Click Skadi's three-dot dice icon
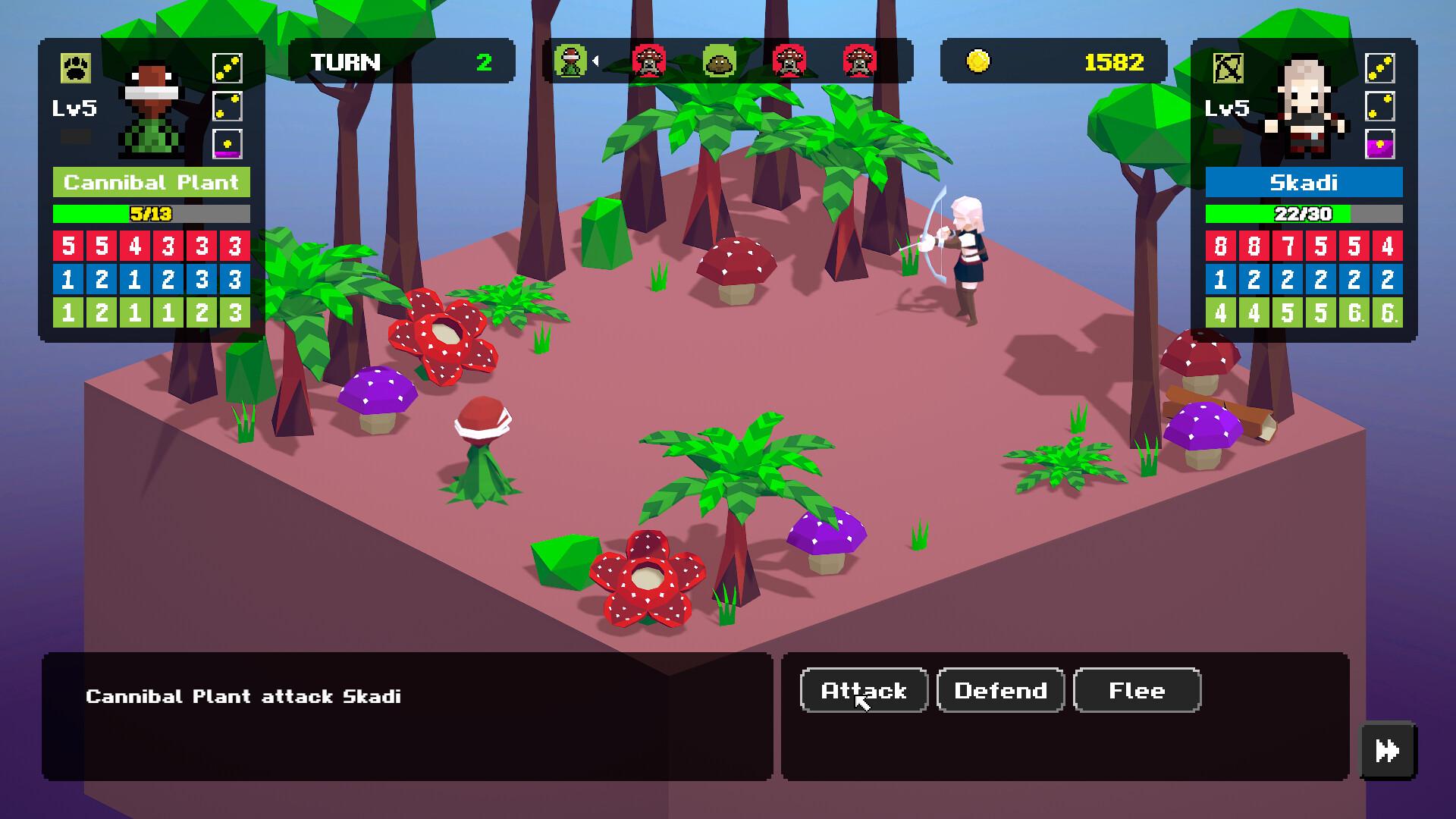This screenshot has height=819, width=1456. pyautogui.click(x=1379, y=69)
